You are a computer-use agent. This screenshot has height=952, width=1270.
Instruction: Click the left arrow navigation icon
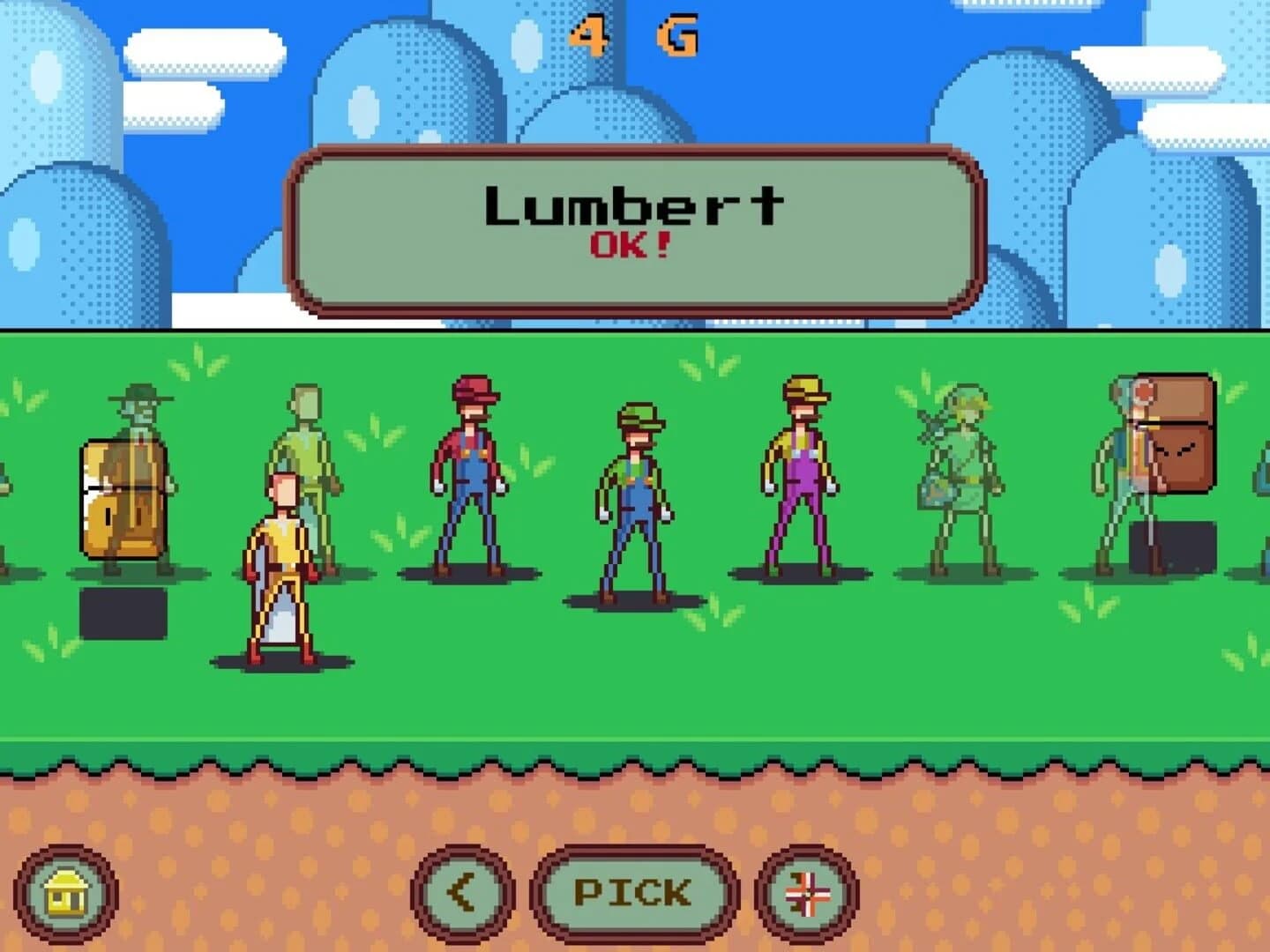(x=462, y=891)
